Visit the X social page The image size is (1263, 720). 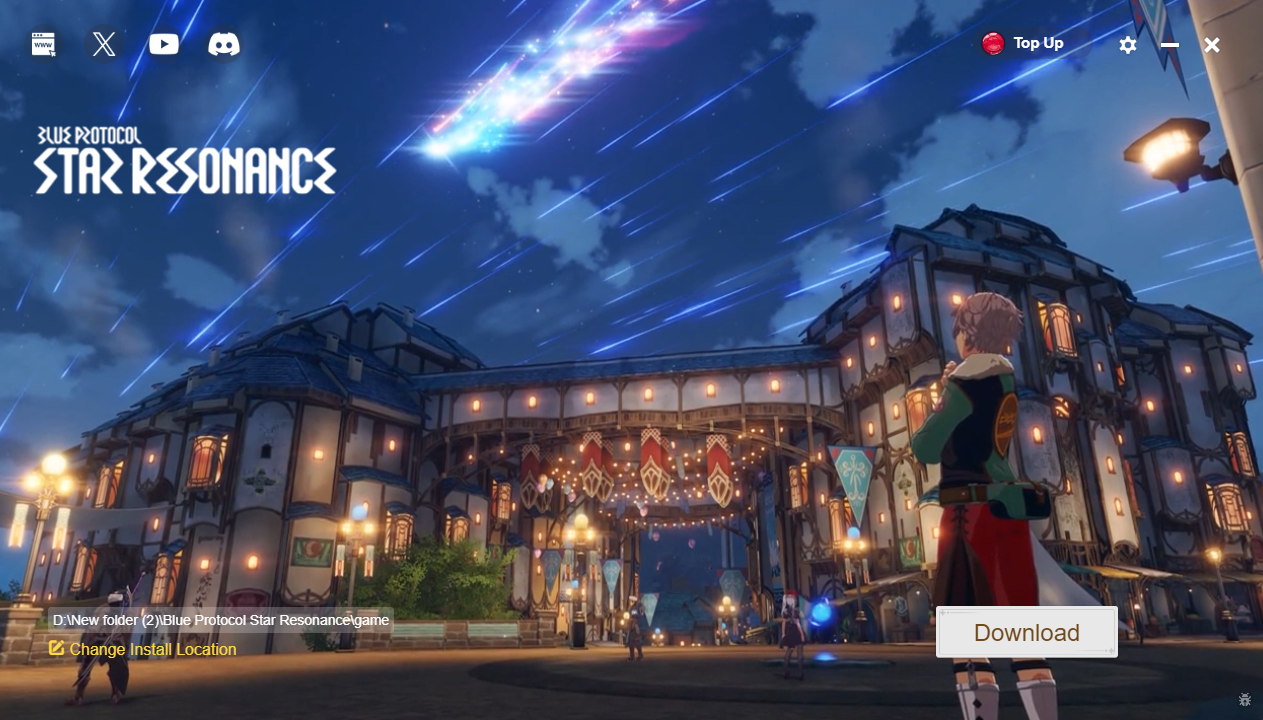click(104, 44)
